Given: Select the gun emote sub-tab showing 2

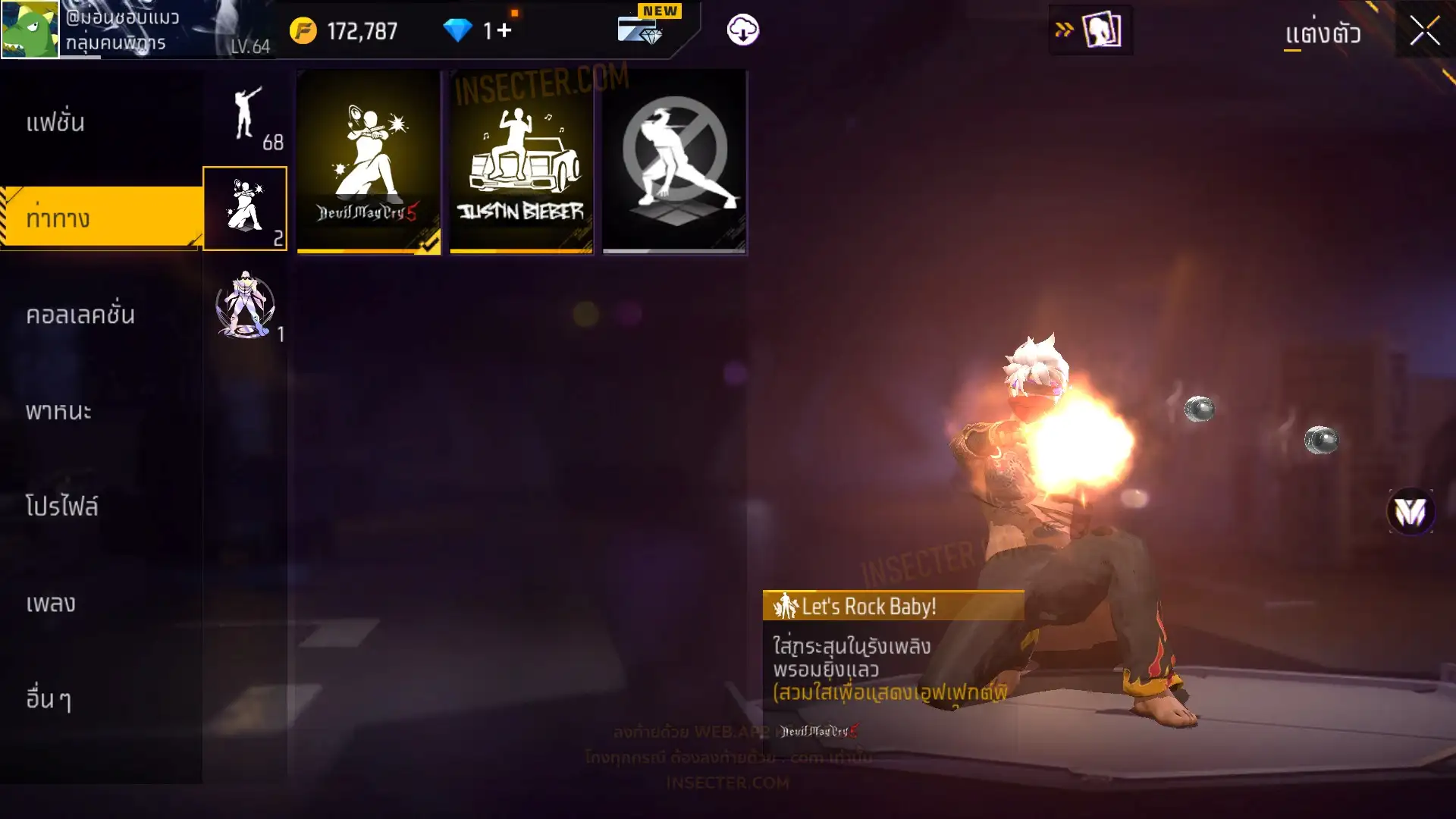Looking at the screenshot, I should tap(245, 209).
